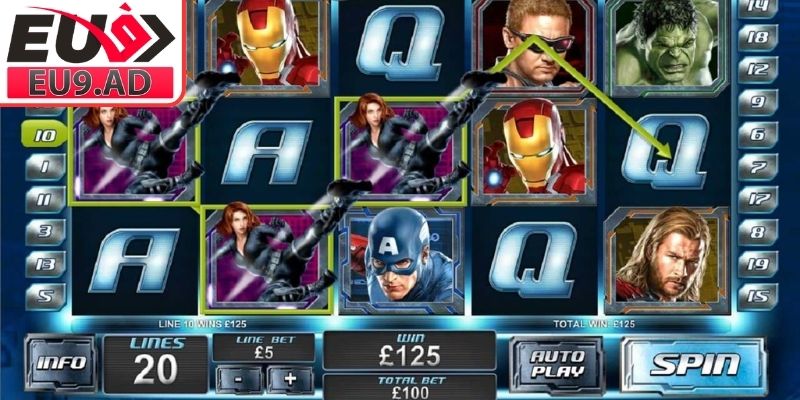The height and width of the screenshot is (400, 800).
Task: Choose payline 1 marker
Action: tap(45, 167)
